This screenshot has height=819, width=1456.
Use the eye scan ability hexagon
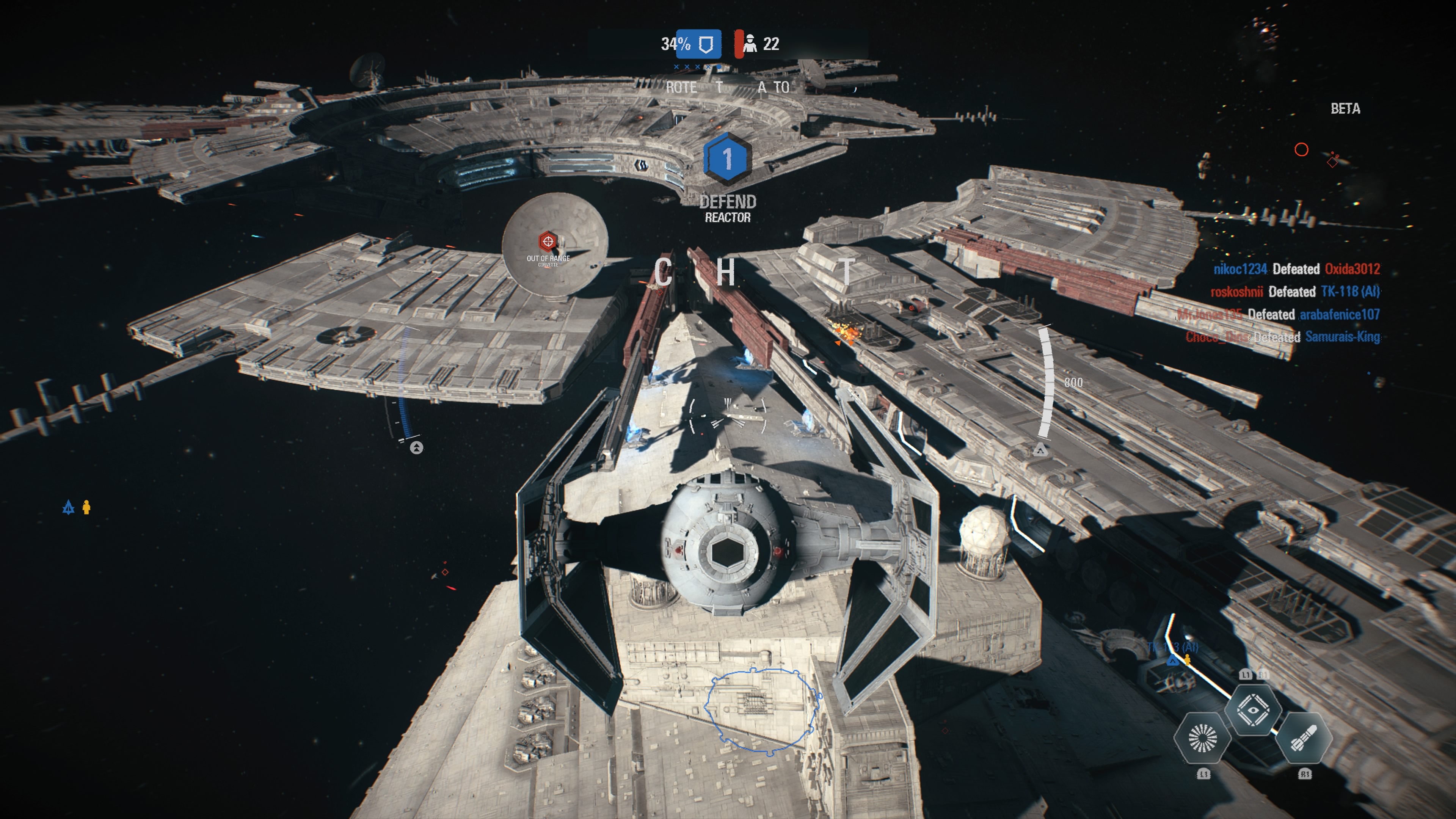tap(1252, 710)
